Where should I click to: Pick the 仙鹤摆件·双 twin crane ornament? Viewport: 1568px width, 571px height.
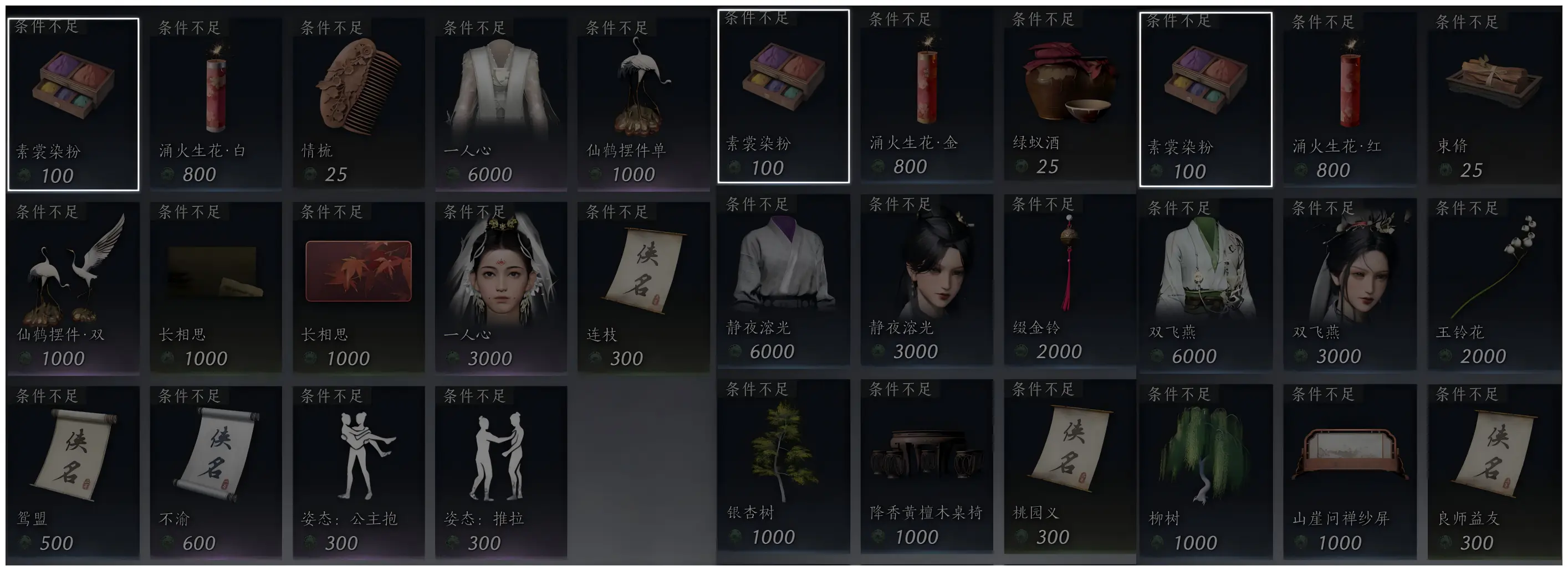coord(73,287)
